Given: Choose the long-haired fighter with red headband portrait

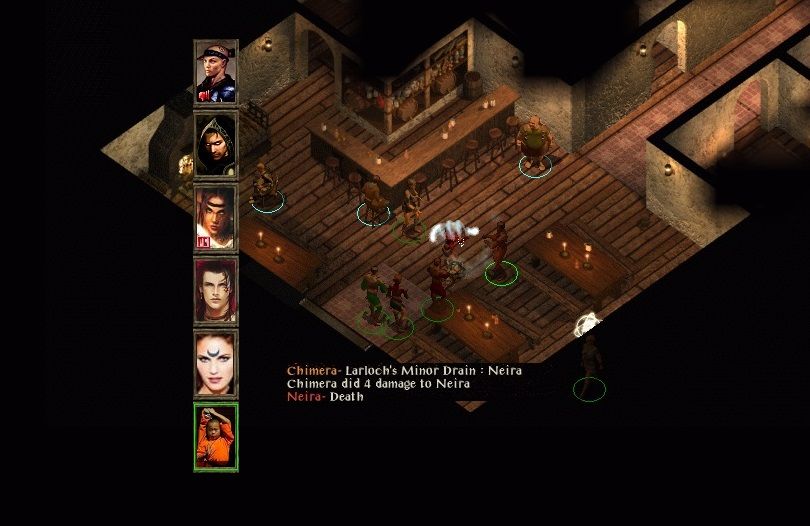Looking at the screenshot, I should point(216,217).
